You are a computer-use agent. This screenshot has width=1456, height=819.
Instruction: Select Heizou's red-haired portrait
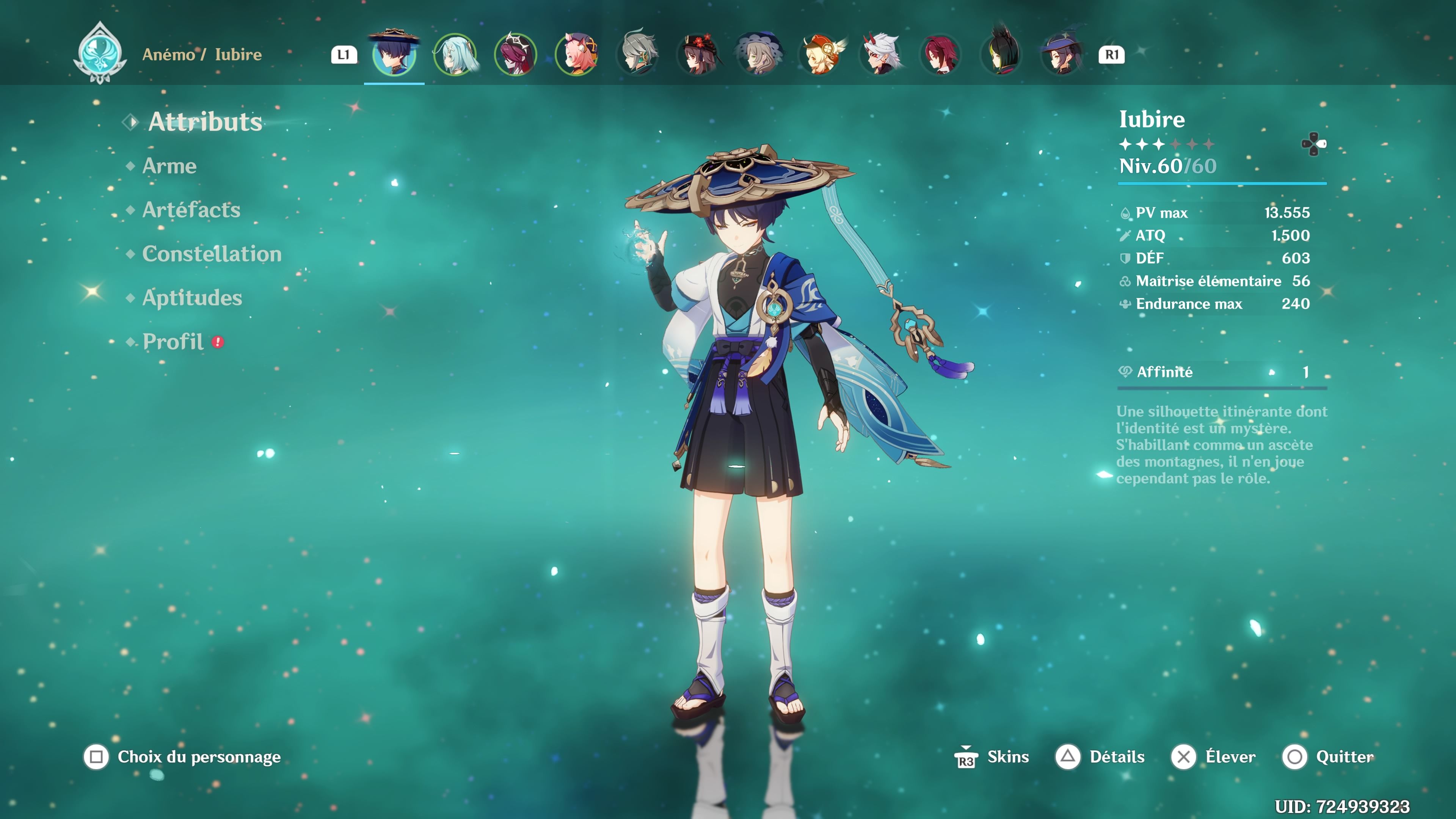point(941,54)
